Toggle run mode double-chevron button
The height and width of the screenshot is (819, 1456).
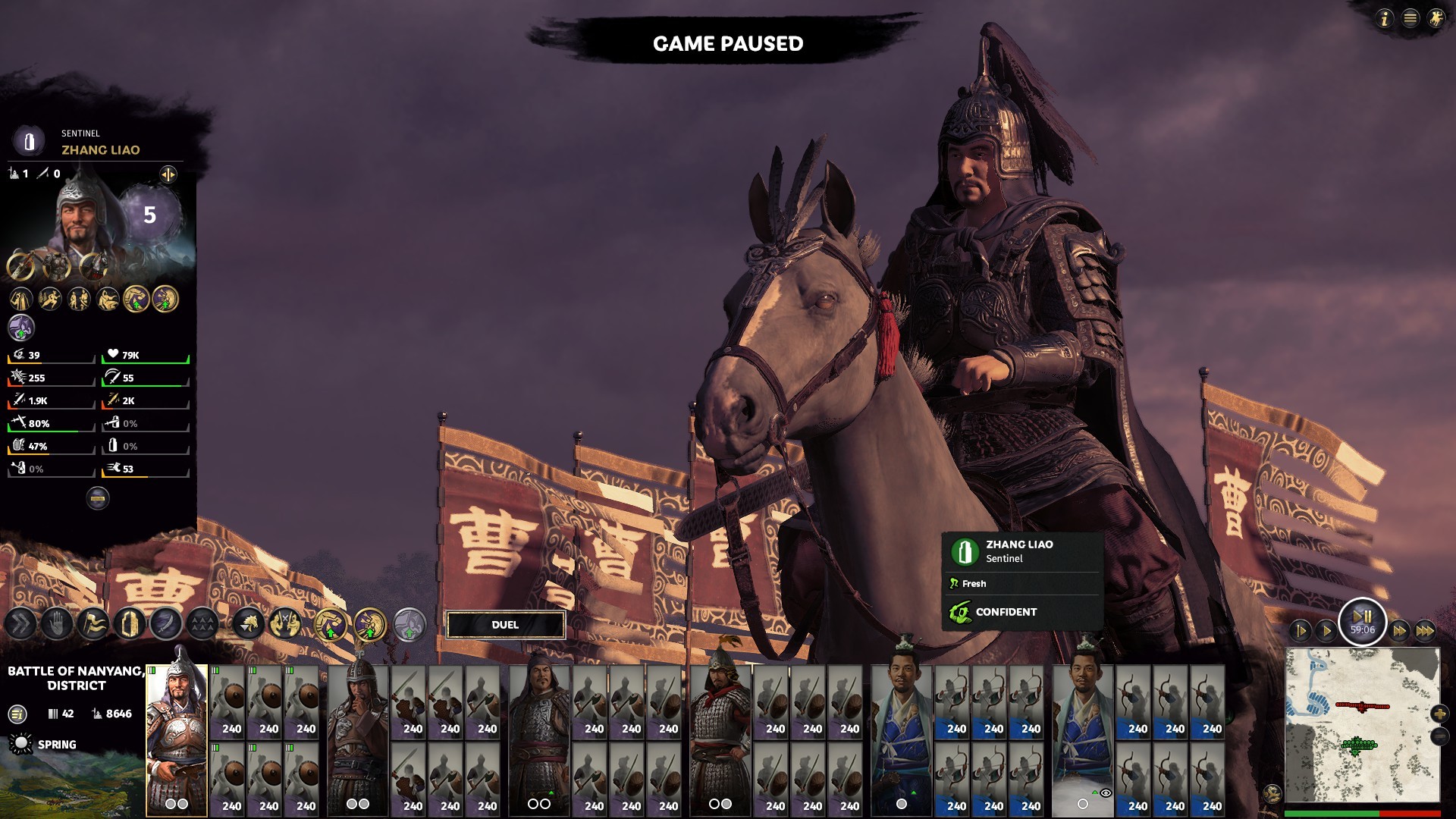[20, 625]
